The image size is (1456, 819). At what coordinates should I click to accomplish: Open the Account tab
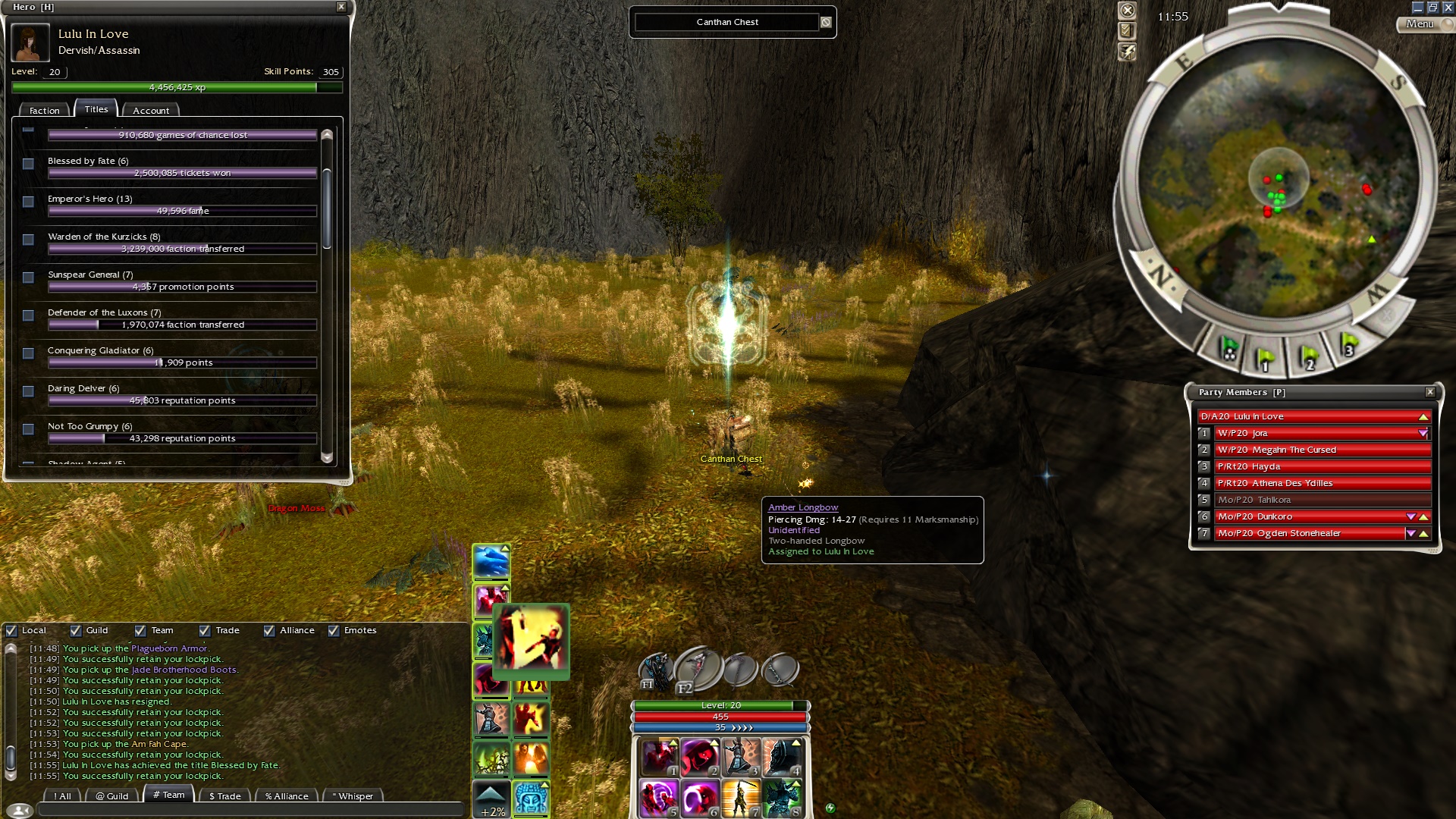pos(151,111)
